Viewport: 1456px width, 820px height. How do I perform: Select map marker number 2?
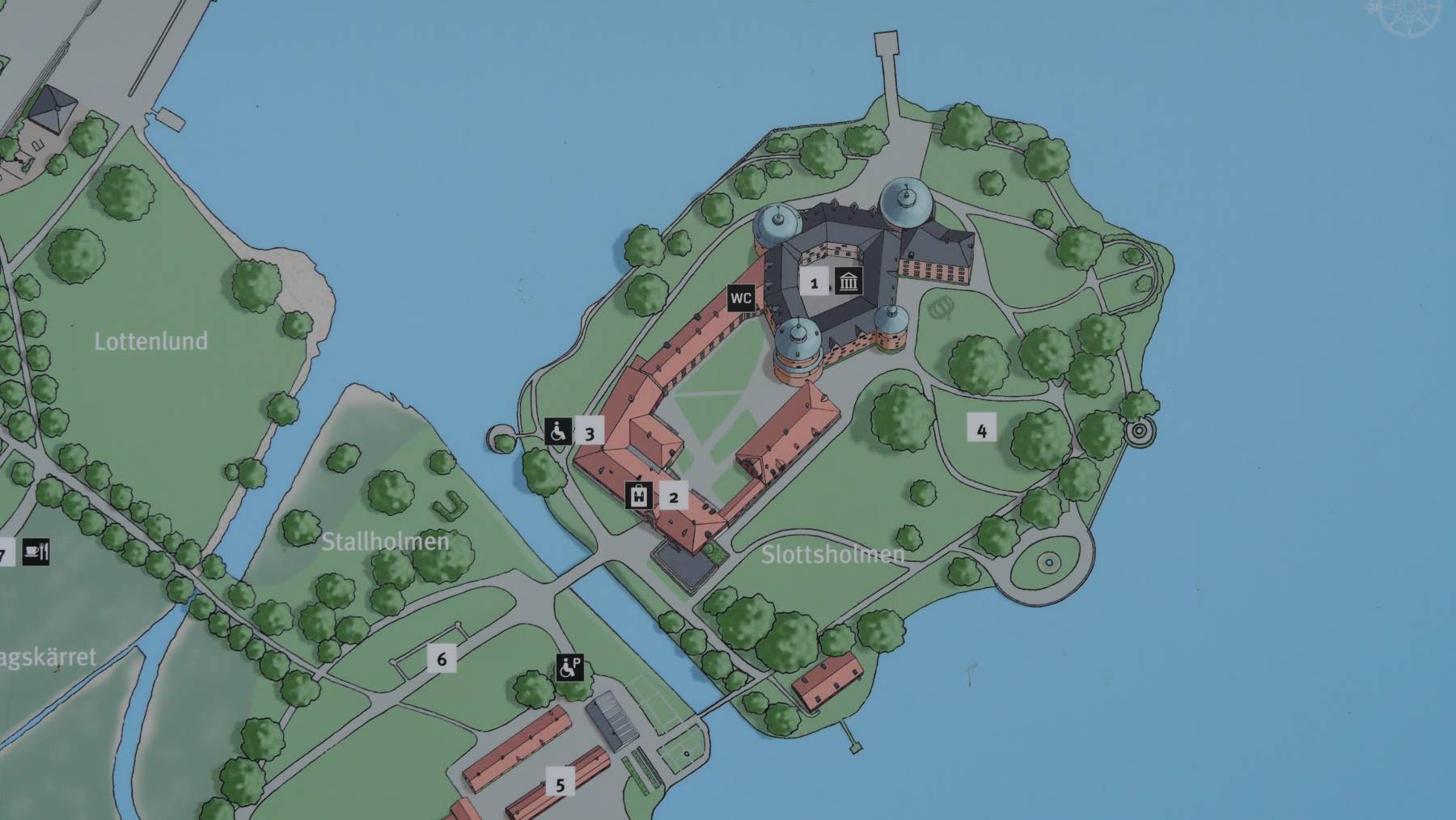tap(673, 497)
